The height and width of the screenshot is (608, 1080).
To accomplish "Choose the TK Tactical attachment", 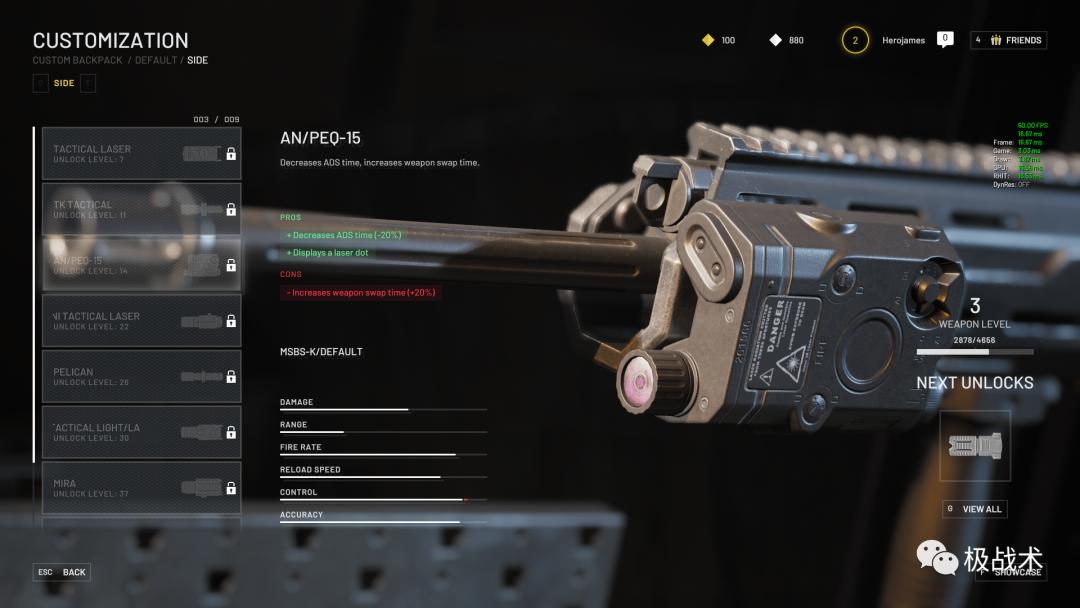I will coord(141,209).
